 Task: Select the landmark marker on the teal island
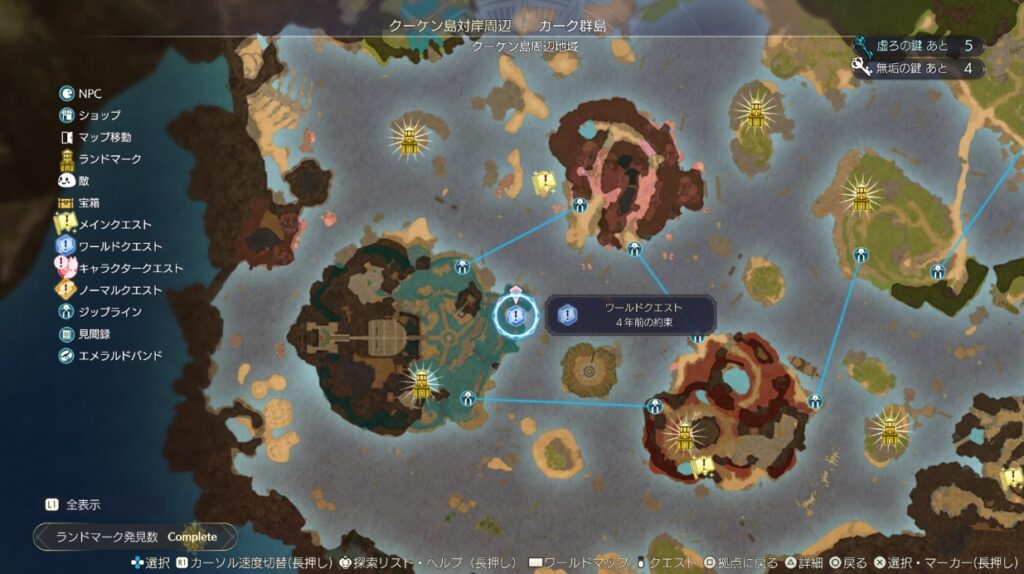coord(423,381)
